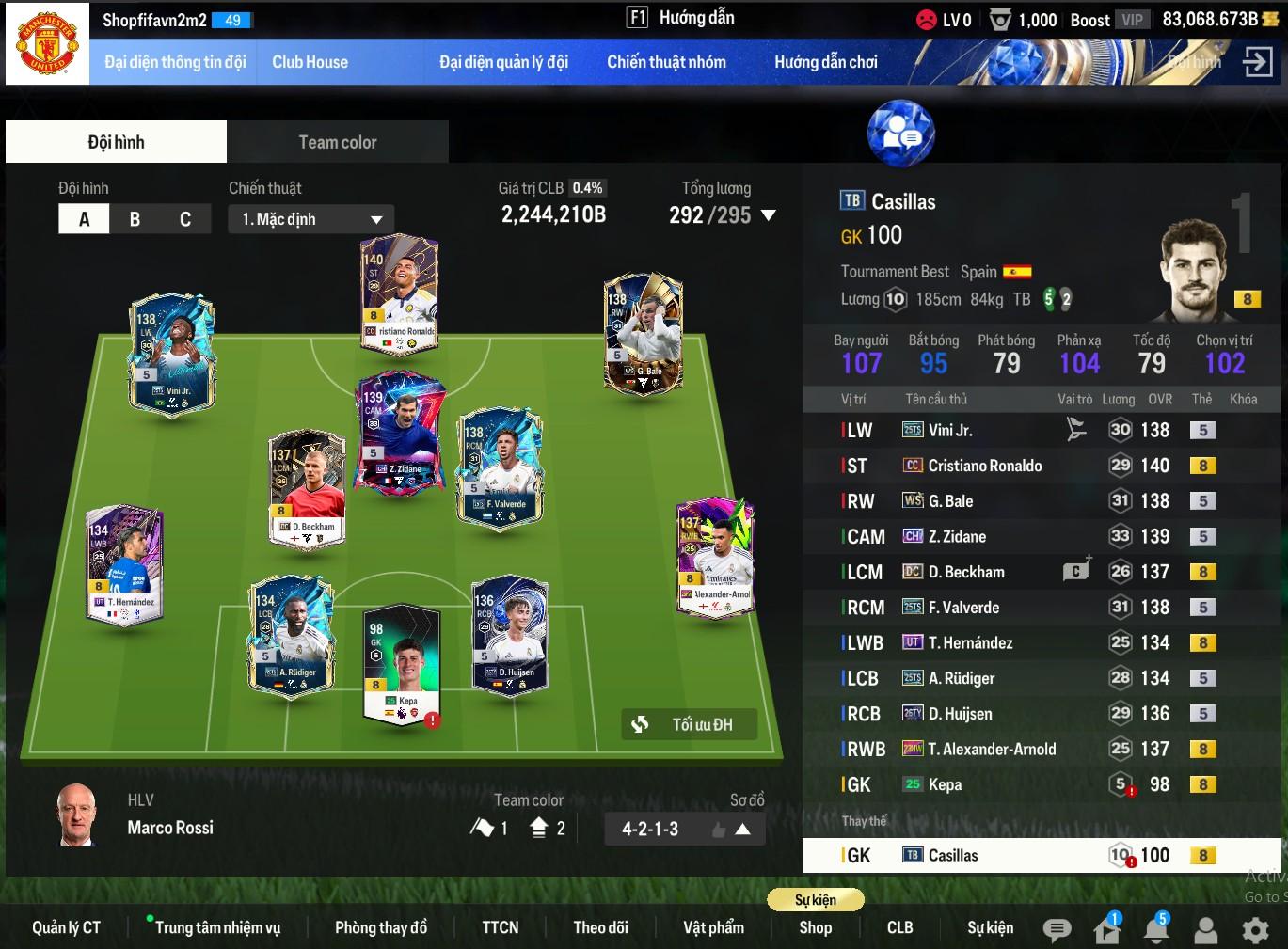Choose the Kepa goalkeeper card
This screenshot has height=949, width=1288.
click(x=402, y=663)
